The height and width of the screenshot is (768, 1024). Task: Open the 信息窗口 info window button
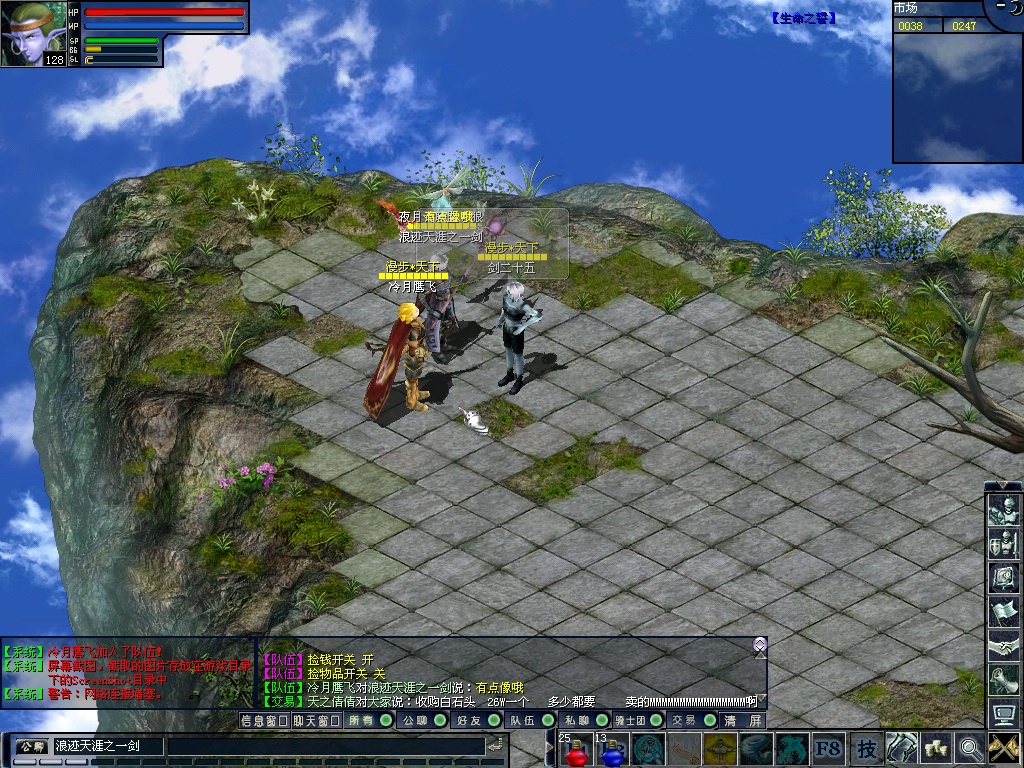[264, 720]
